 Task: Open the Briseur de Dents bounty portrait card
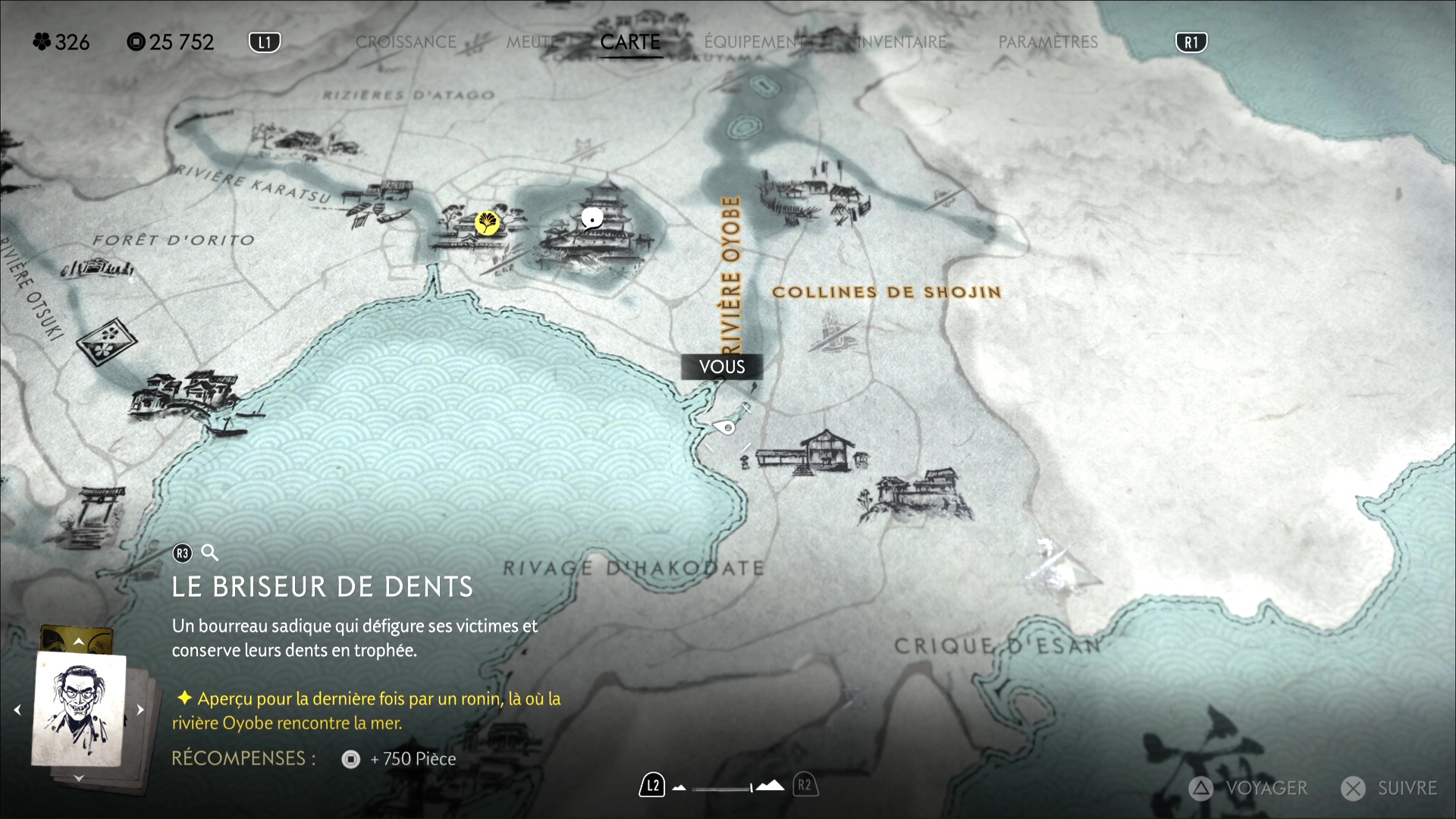[x=79, y=709]
